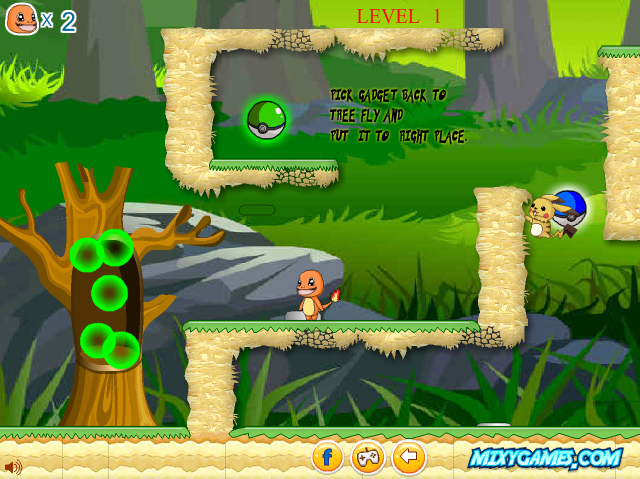This screenshot has width=640, height=479.
Task: Toggle the sound speaker icon
Action: pyautogui.click(x=13, y=466)
